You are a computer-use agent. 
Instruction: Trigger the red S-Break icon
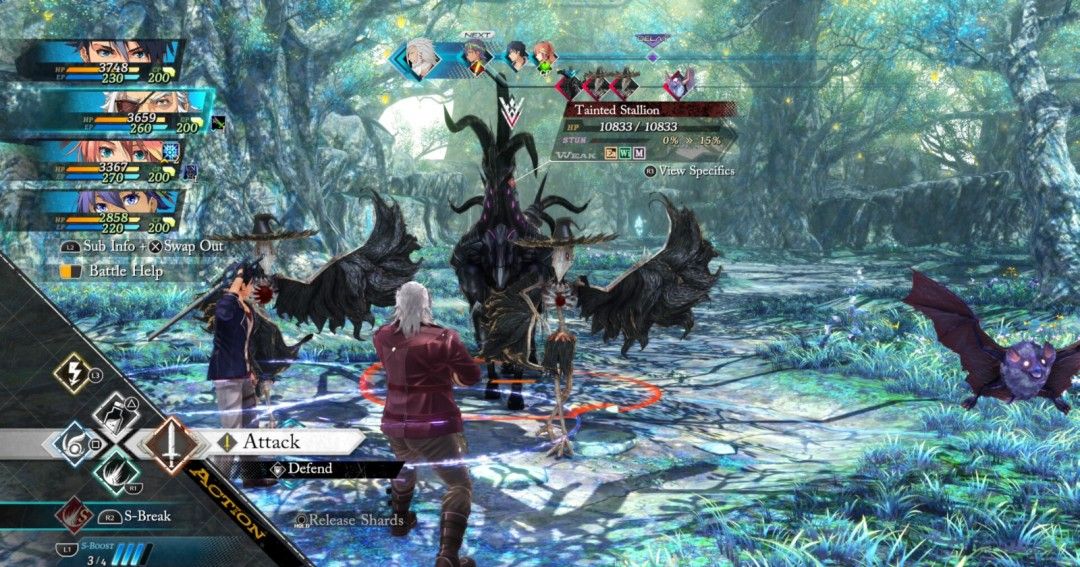(x=73, y=516)
